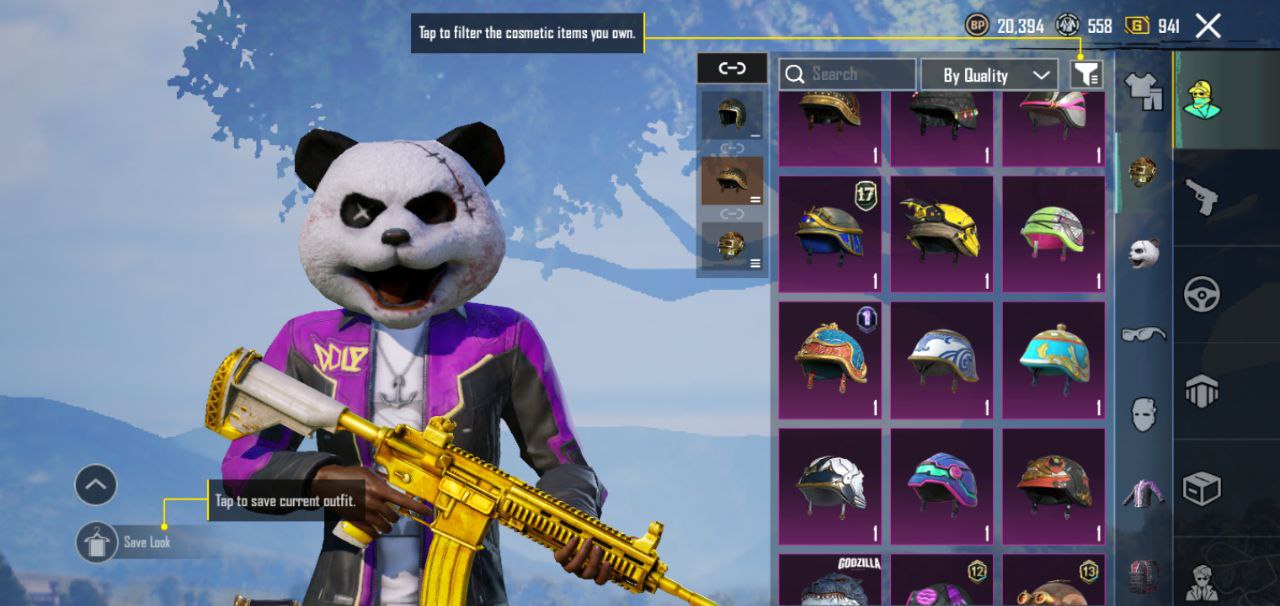Expand the up-arrow circle button
The height and width of the screenshot is (606, 1280).
click(x=96, y=486)
